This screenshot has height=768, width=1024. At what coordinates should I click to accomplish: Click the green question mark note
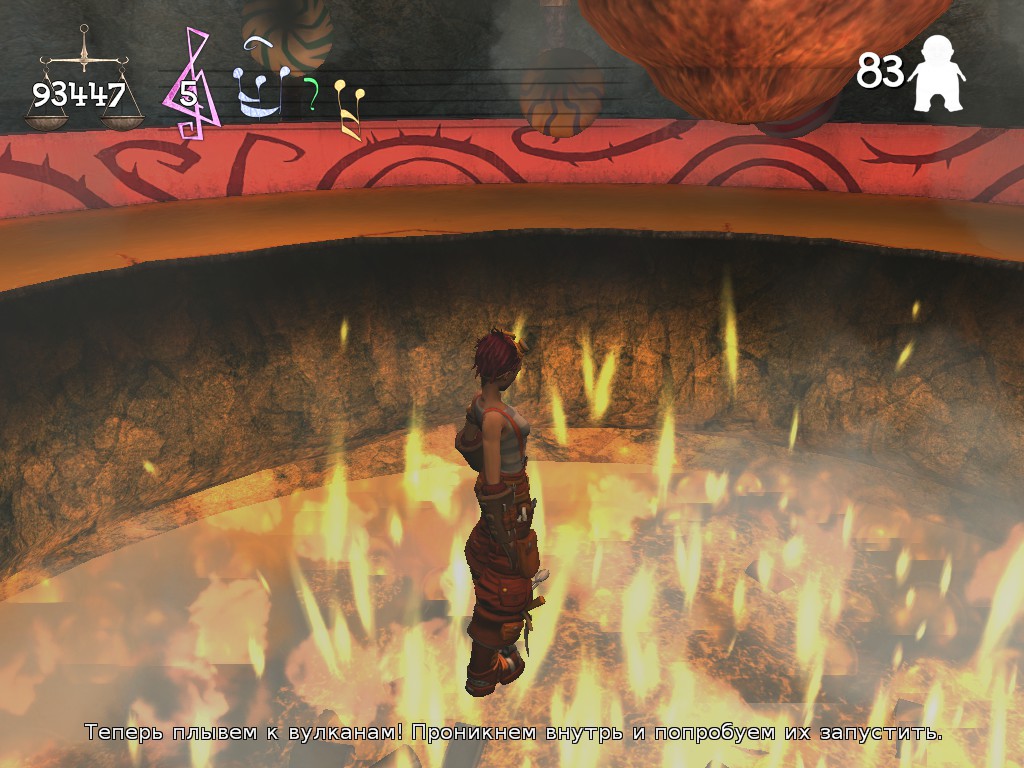click(x=312, y=95)
